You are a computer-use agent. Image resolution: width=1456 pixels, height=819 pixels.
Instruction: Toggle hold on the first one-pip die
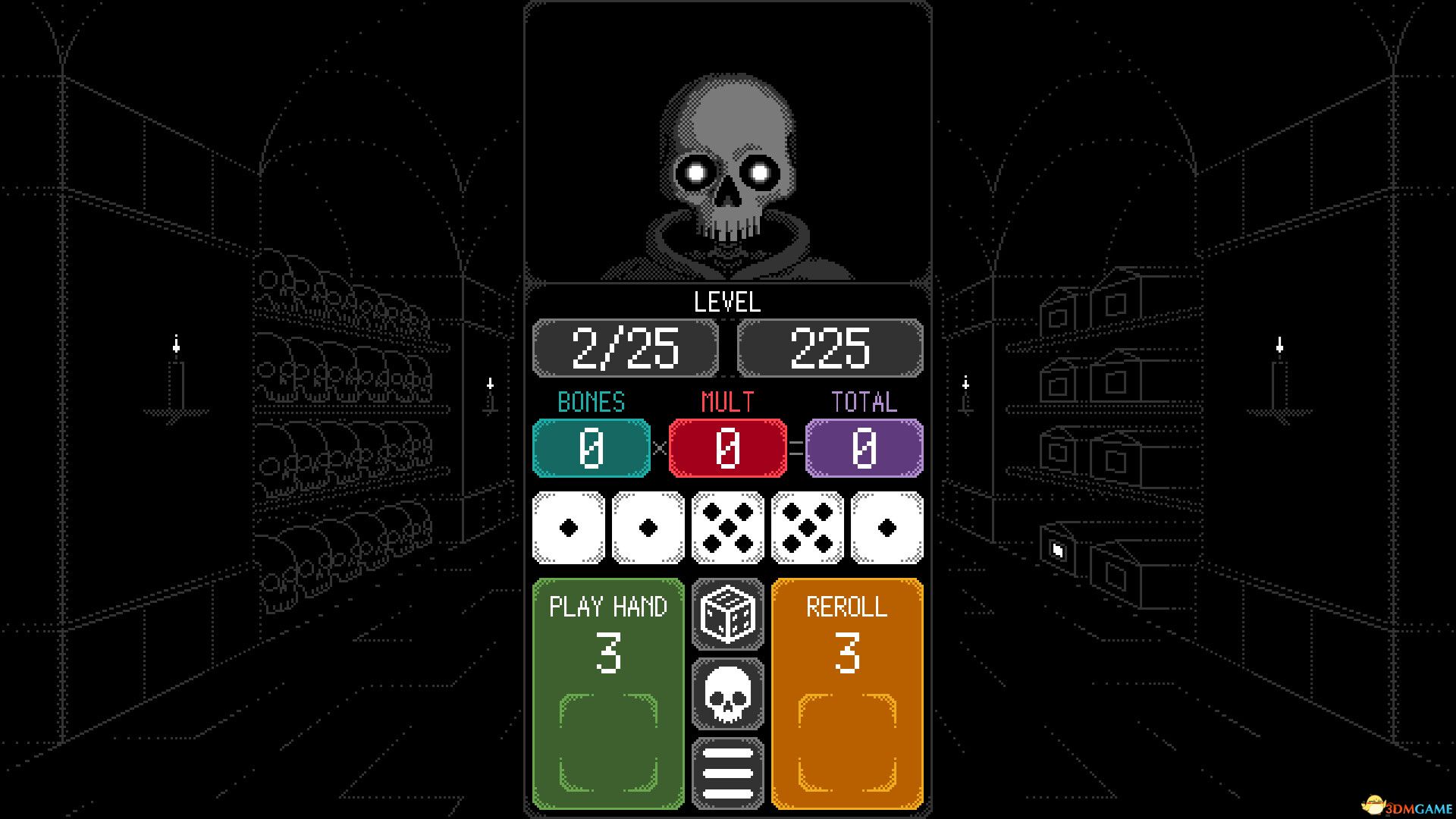tap(570, 526)
